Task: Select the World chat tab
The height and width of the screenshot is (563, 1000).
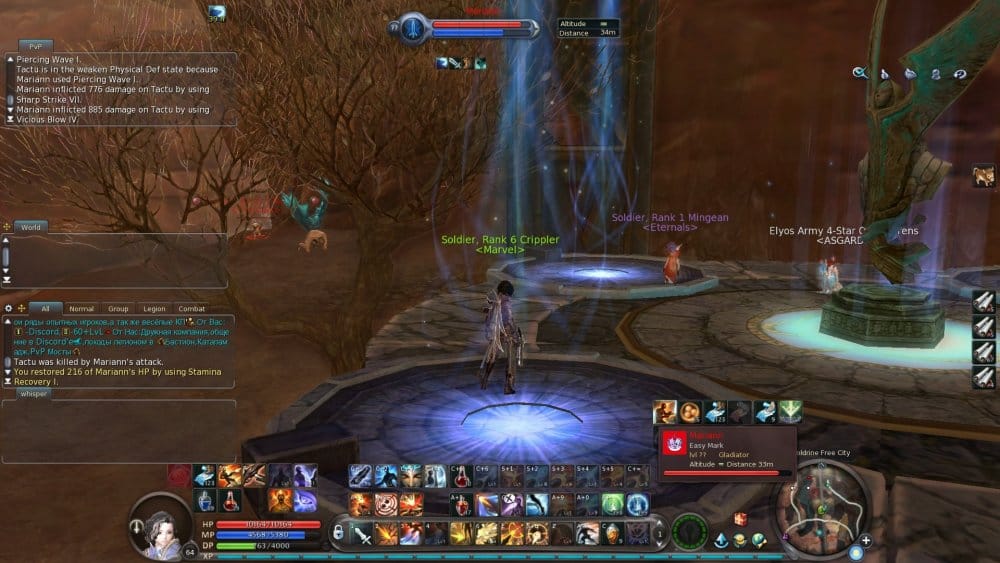Action: point(31,227)
